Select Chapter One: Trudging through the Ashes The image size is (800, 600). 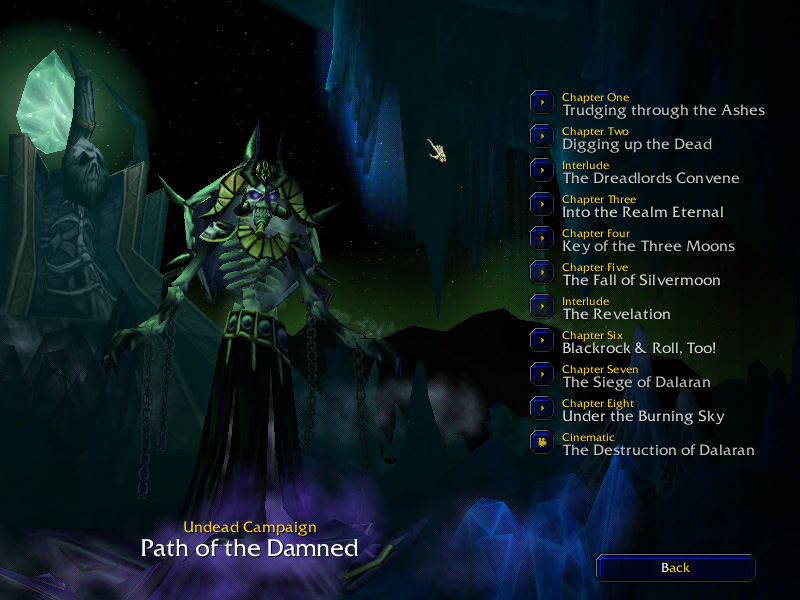coord(542,102)
